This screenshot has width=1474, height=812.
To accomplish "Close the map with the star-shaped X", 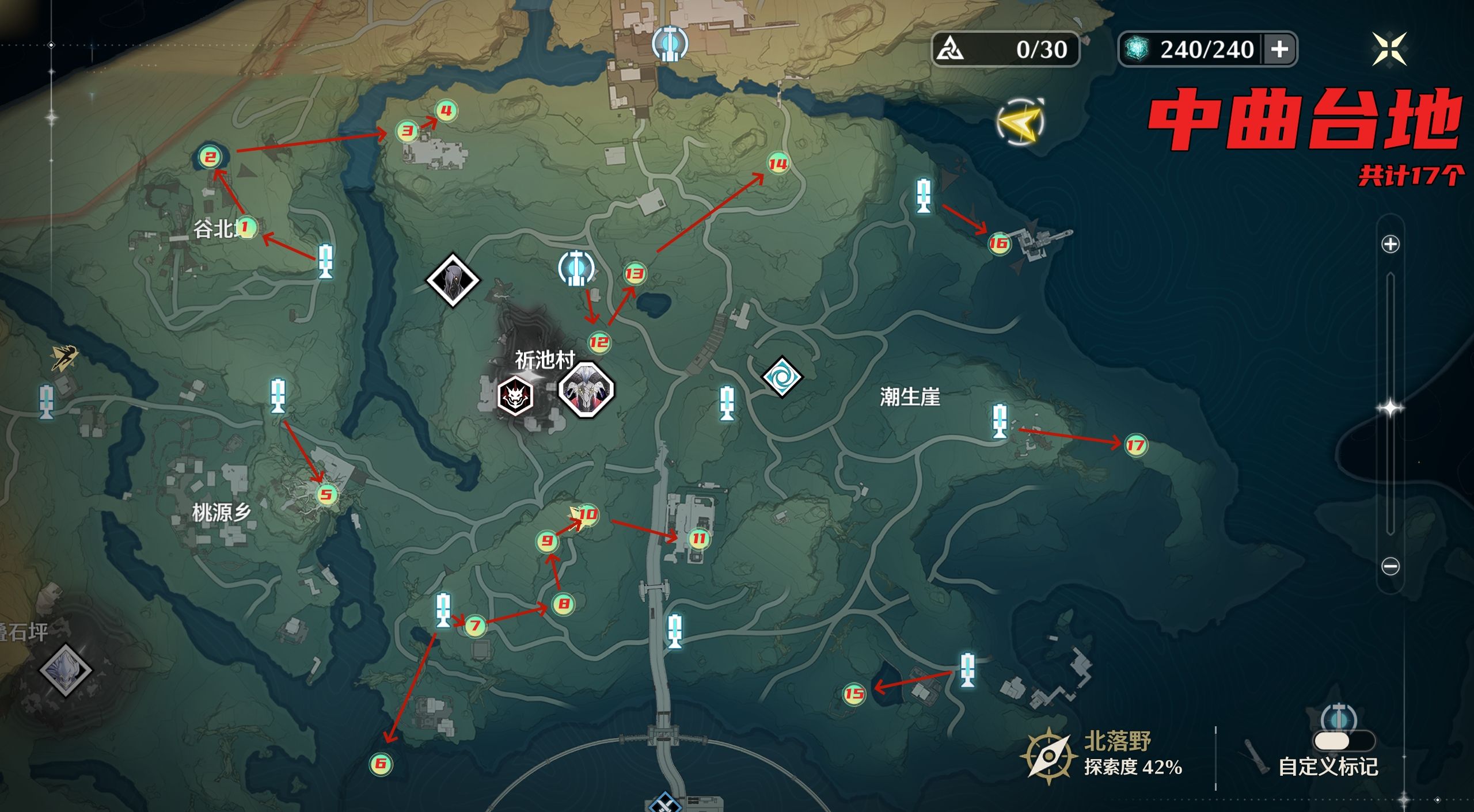I will coord(1389,49).
